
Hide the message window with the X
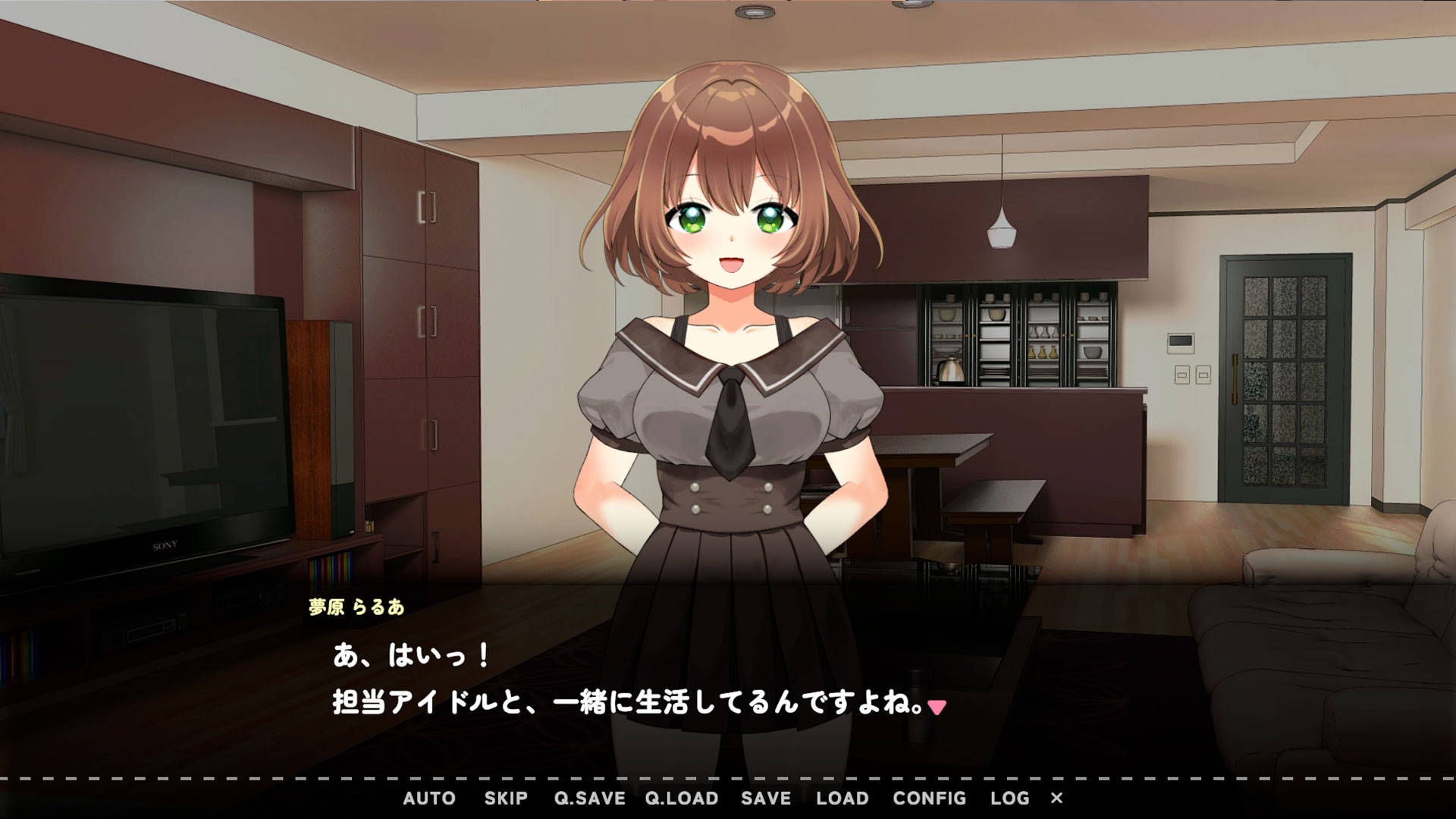pyautogui.click(x=1057, y=799)
